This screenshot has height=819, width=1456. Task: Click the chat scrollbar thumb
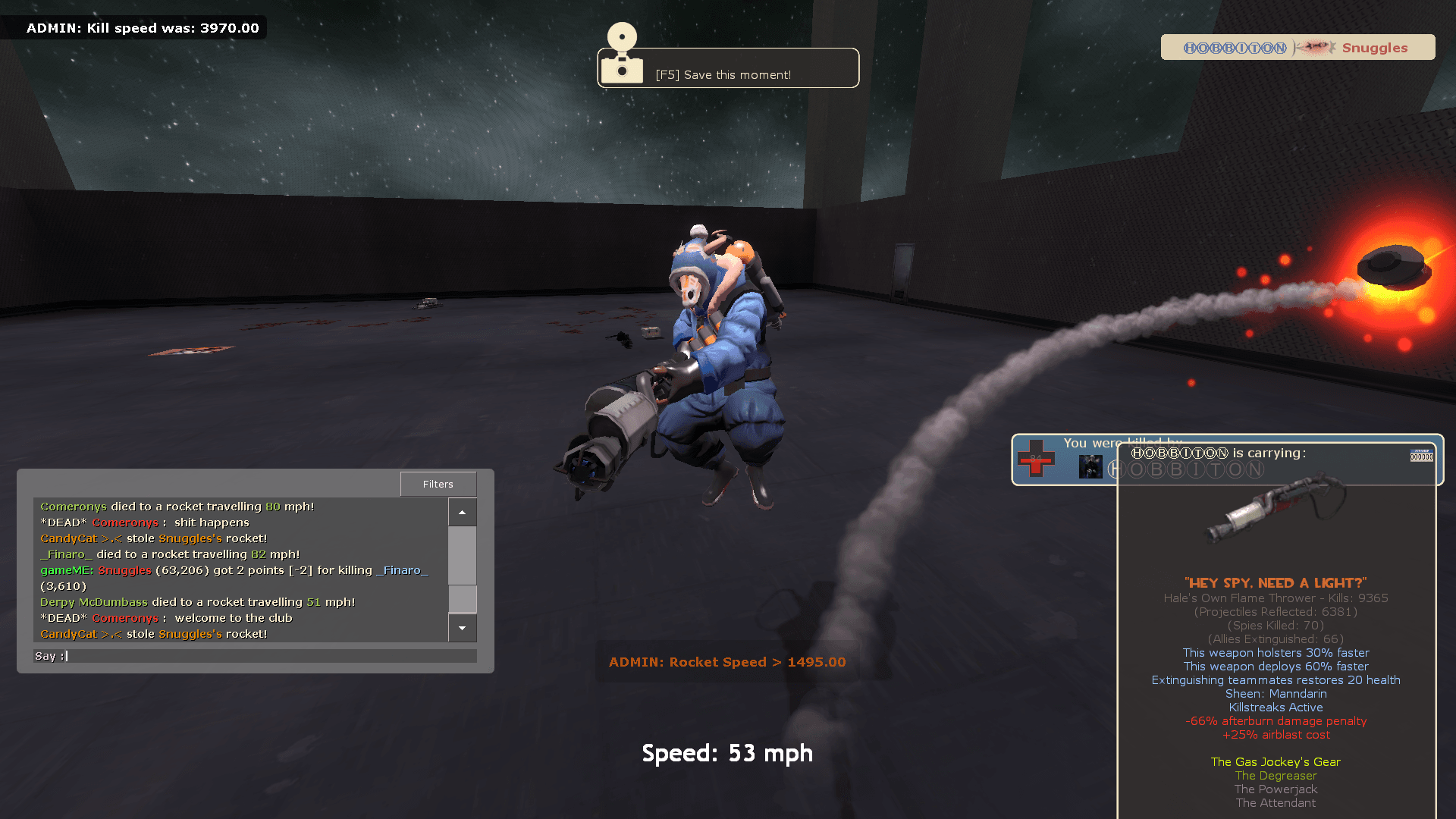(x=462, y=598)
